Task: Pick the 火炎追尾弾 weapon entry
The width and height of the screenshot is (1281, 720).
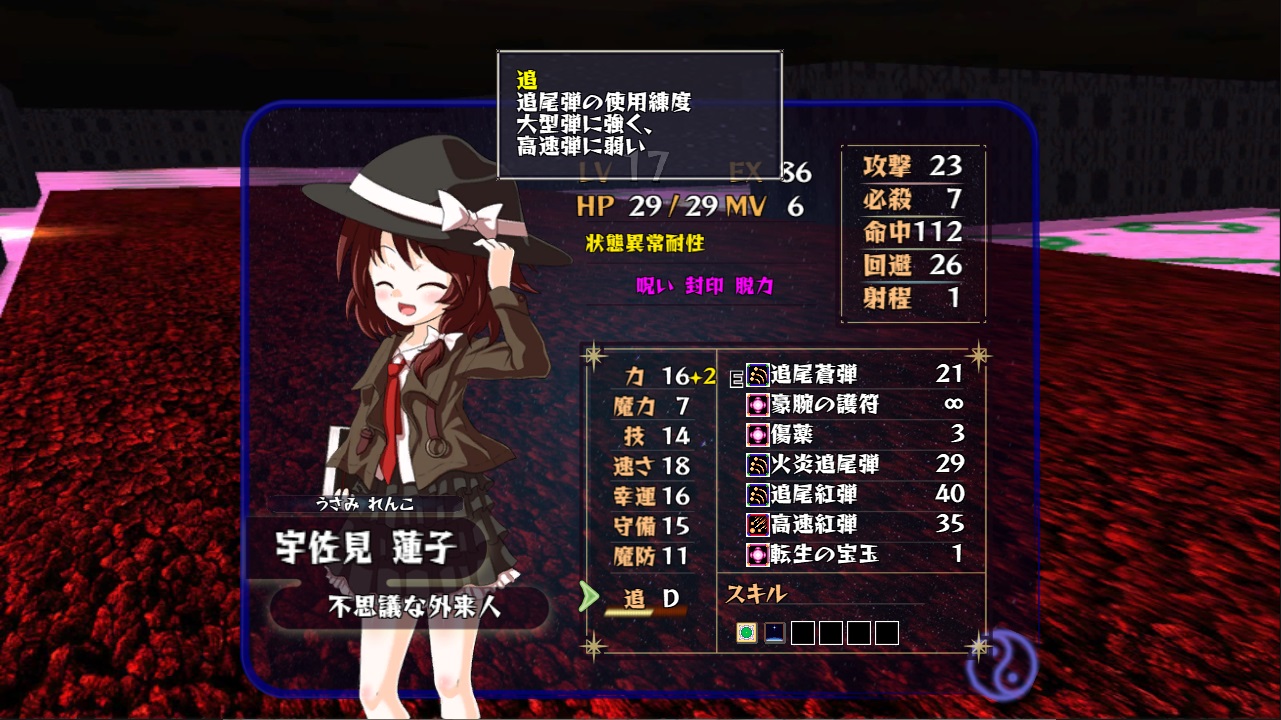Action: coord(853,465)
